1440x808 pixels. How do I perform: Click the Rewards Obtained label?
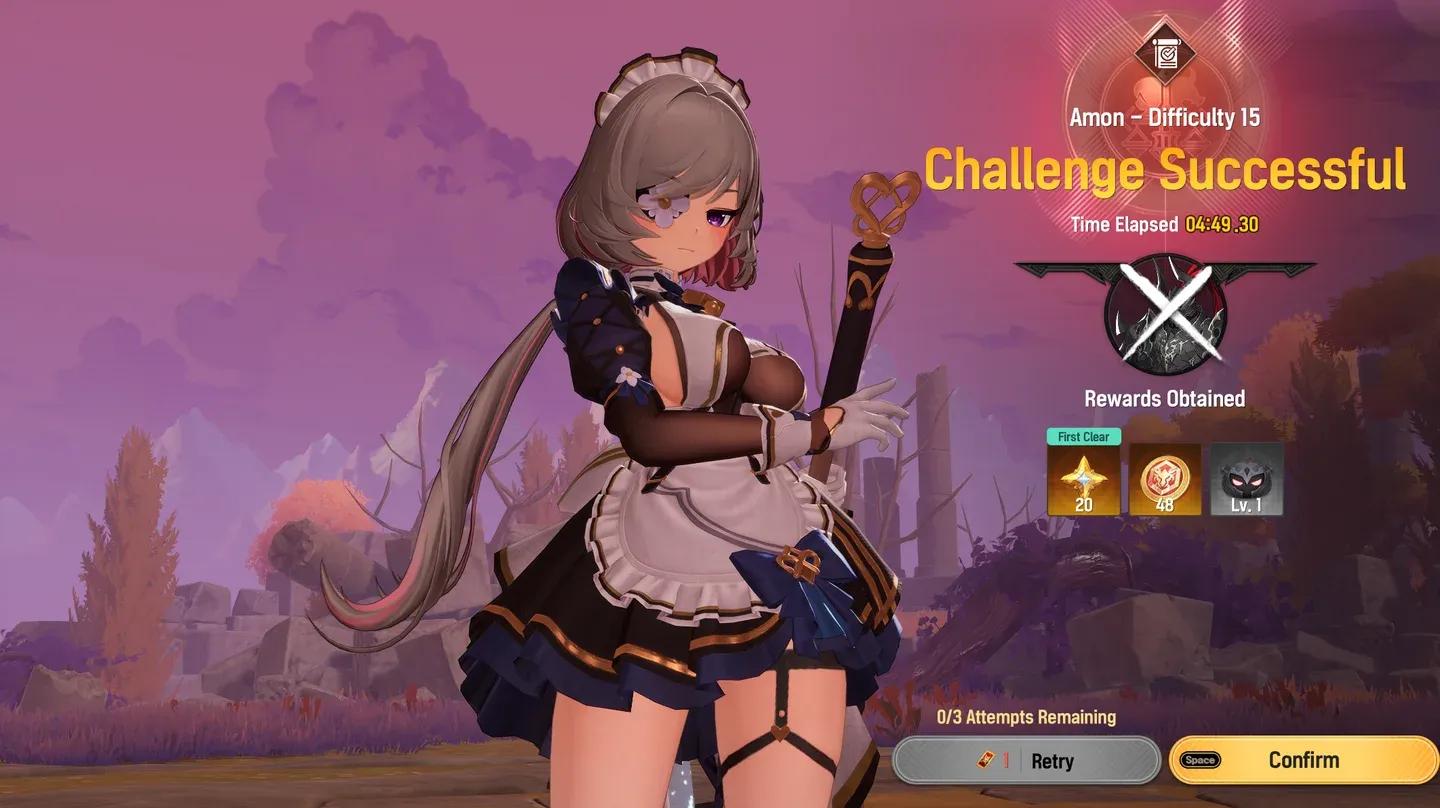point(1163,398)
